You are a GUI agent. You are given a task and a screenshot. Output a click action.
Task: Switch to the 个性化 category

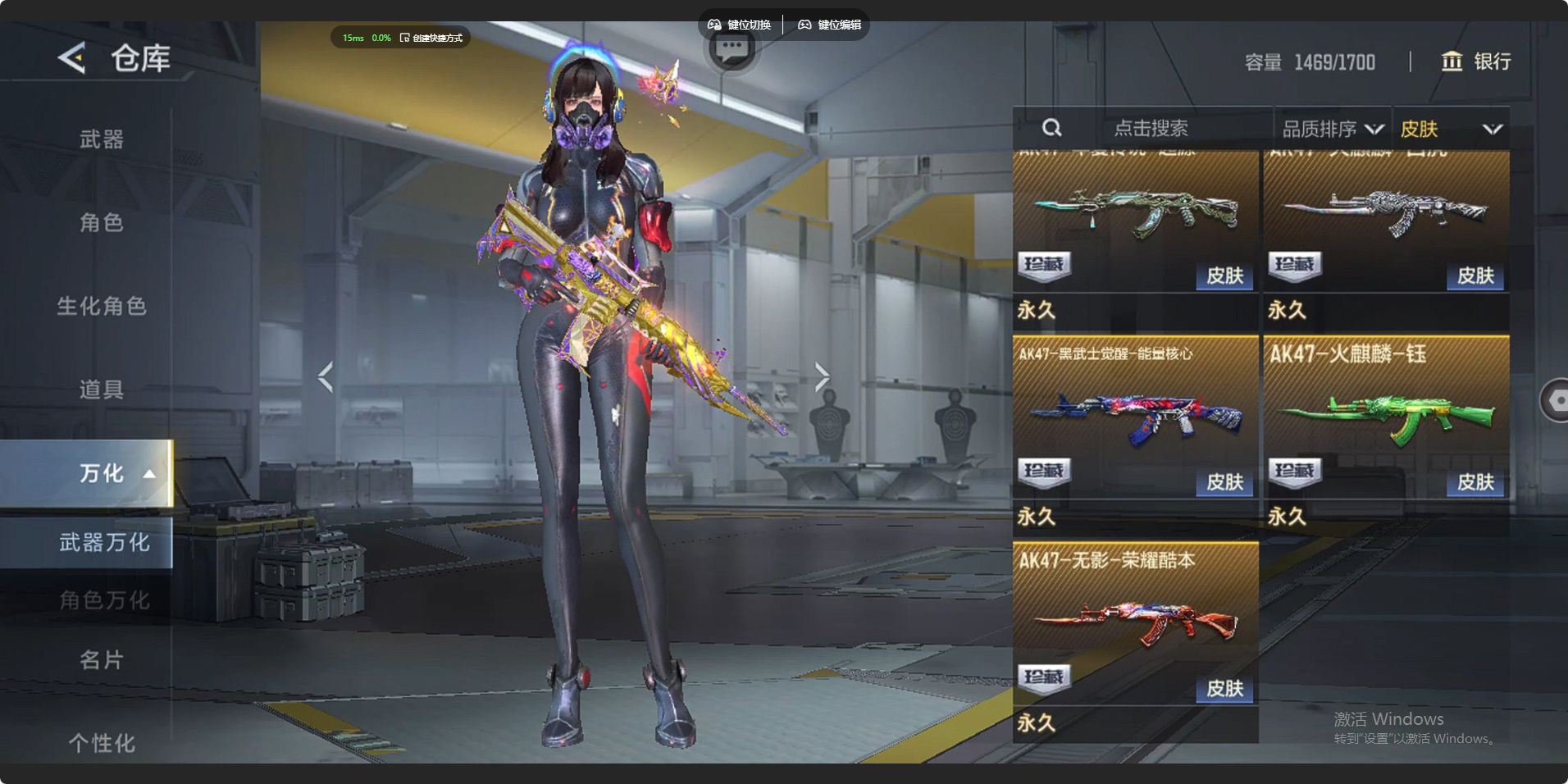tap(102, 743)
